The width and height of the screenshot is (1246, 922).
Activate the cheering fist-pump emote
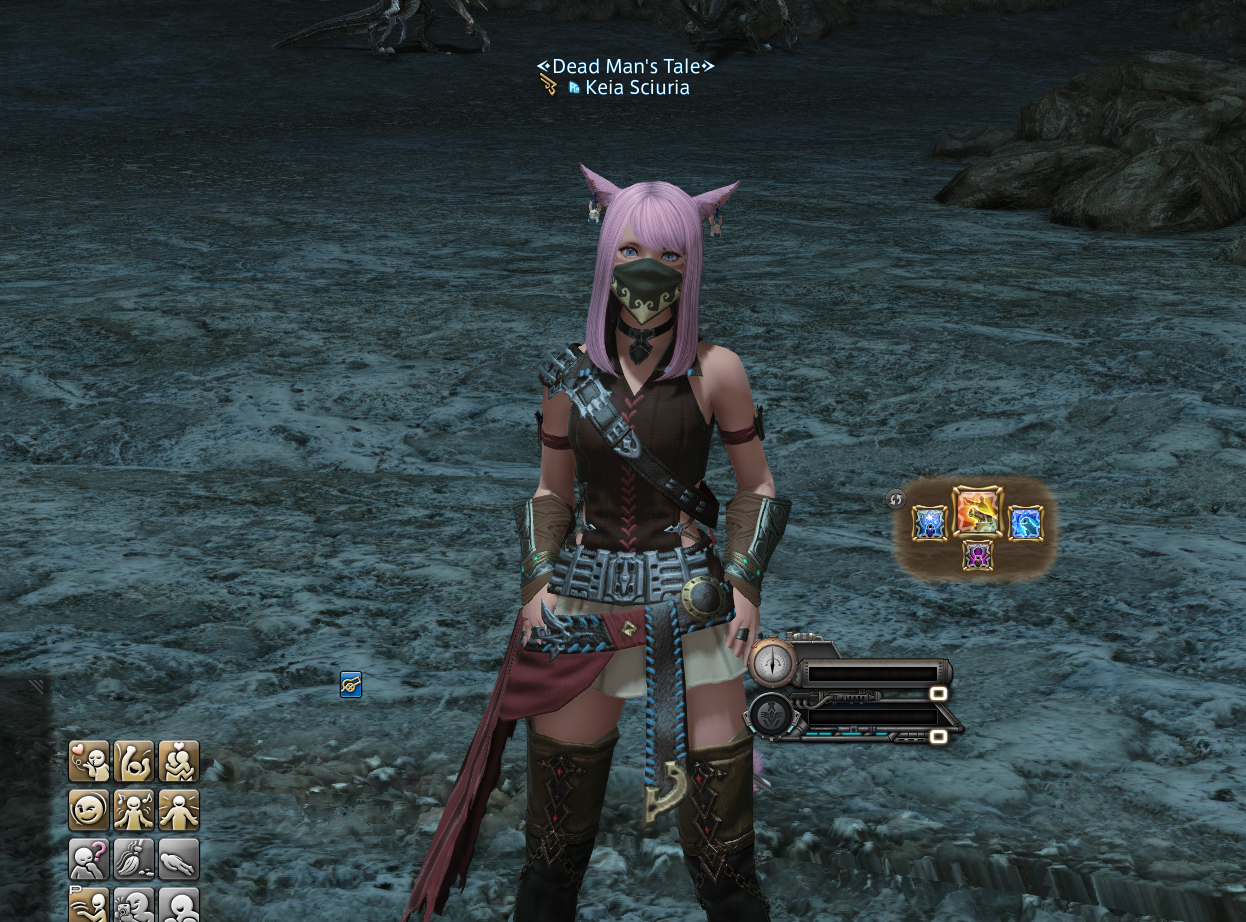[134, 761]
